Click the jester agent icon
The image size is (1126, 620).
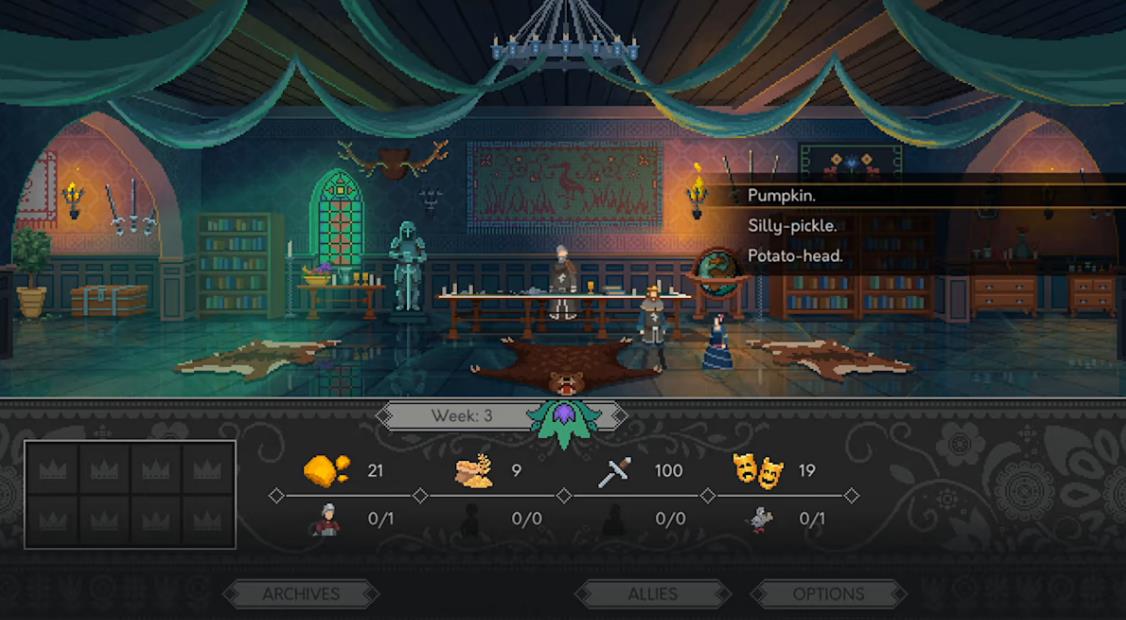coord(759,520)
